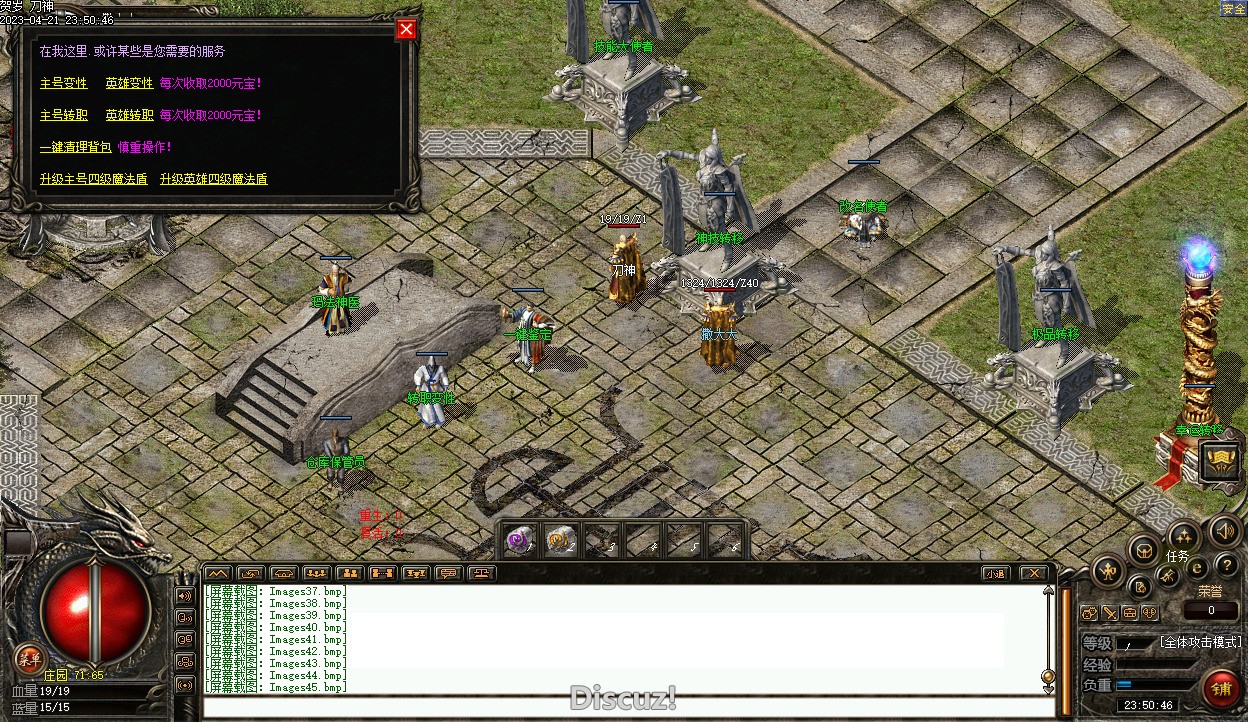Use the orange item in belt slot 2

click(561, 540)
